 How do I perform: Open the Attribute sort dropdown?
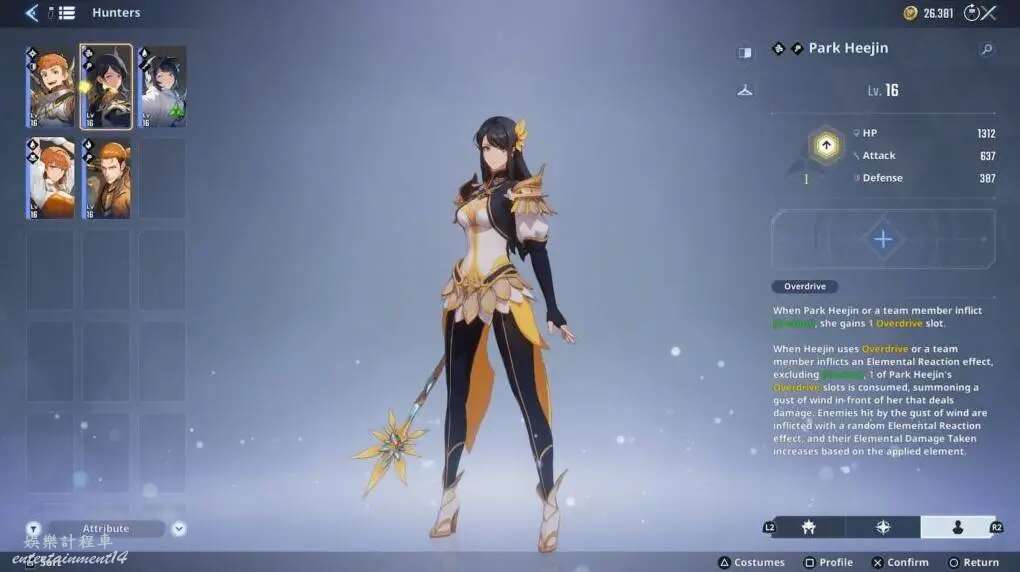coord(179,529)
